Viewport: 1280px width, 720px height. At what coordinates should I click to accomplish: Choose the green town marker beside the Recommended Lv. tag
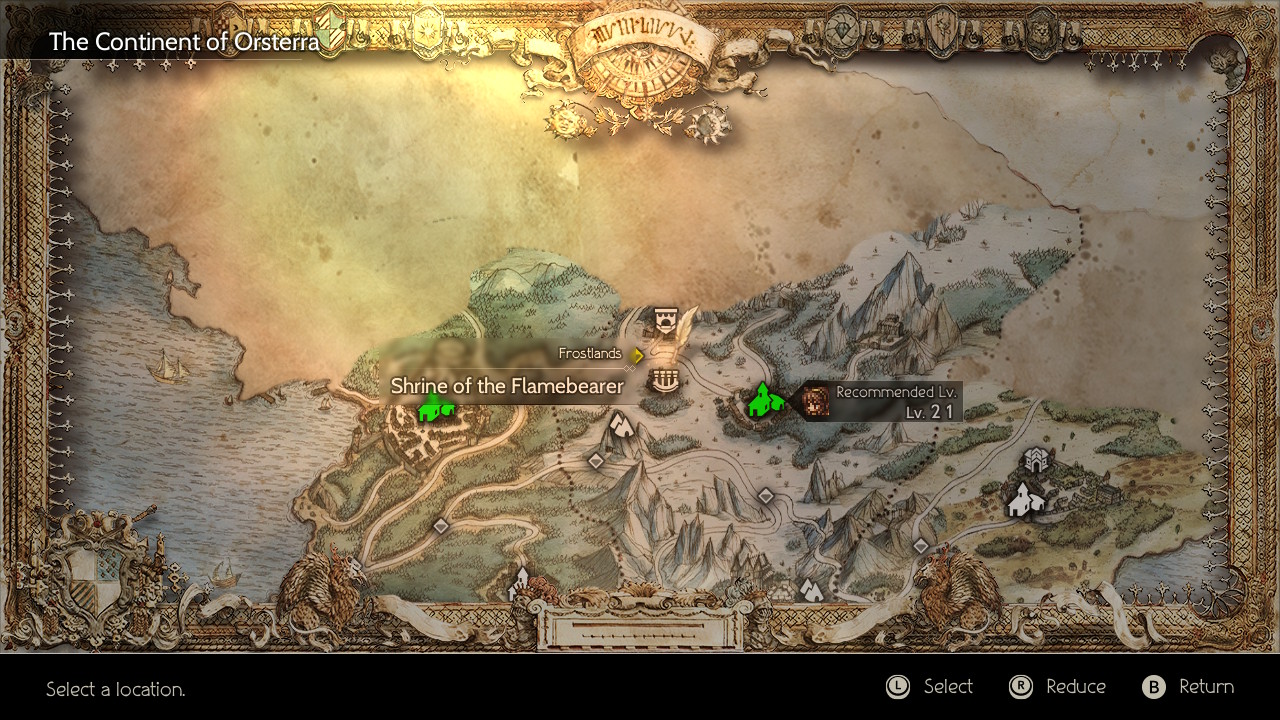765,400
